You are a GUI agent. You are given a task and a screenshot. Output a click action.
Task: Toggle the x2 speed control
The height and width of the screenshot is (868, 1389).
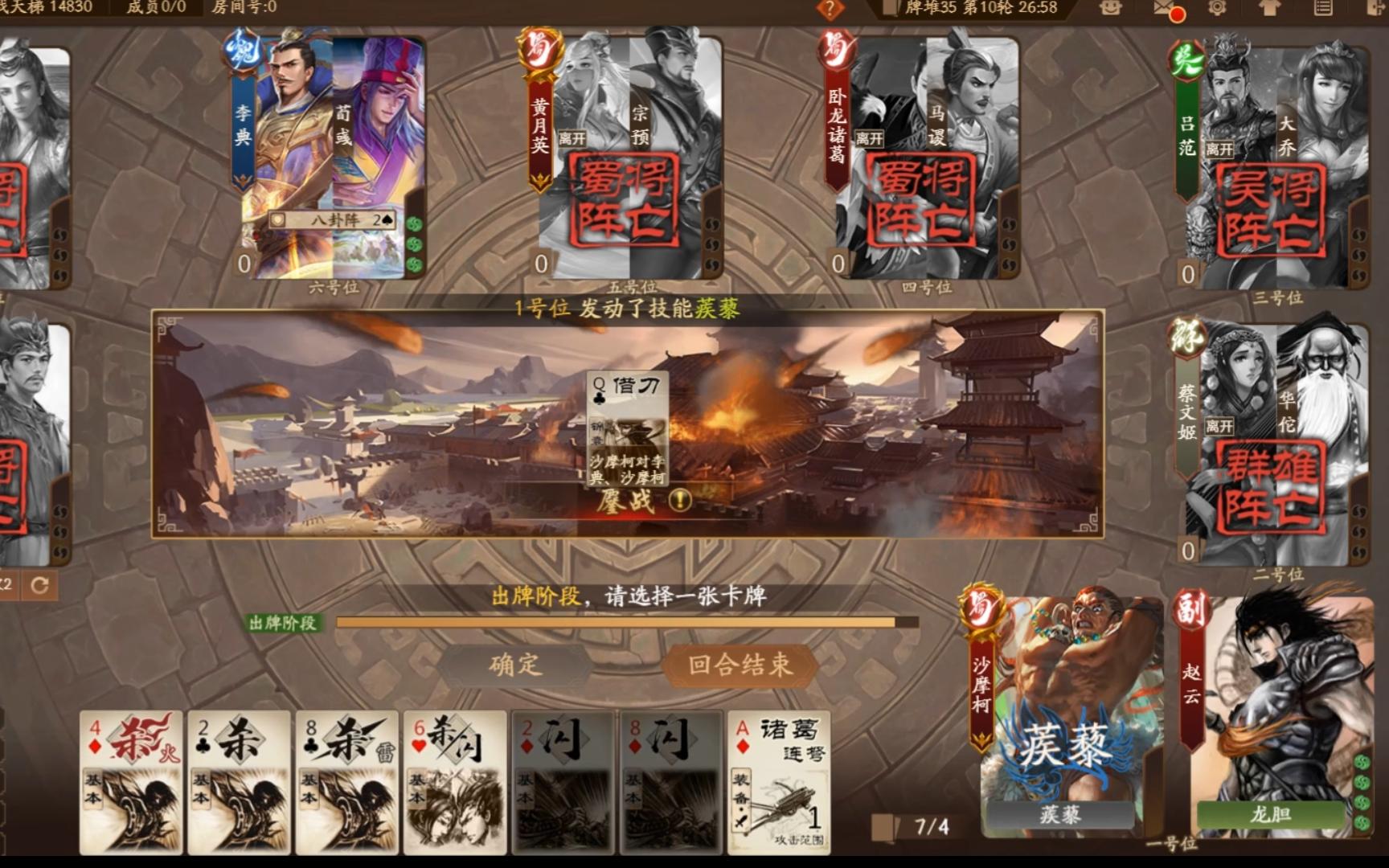6,584
